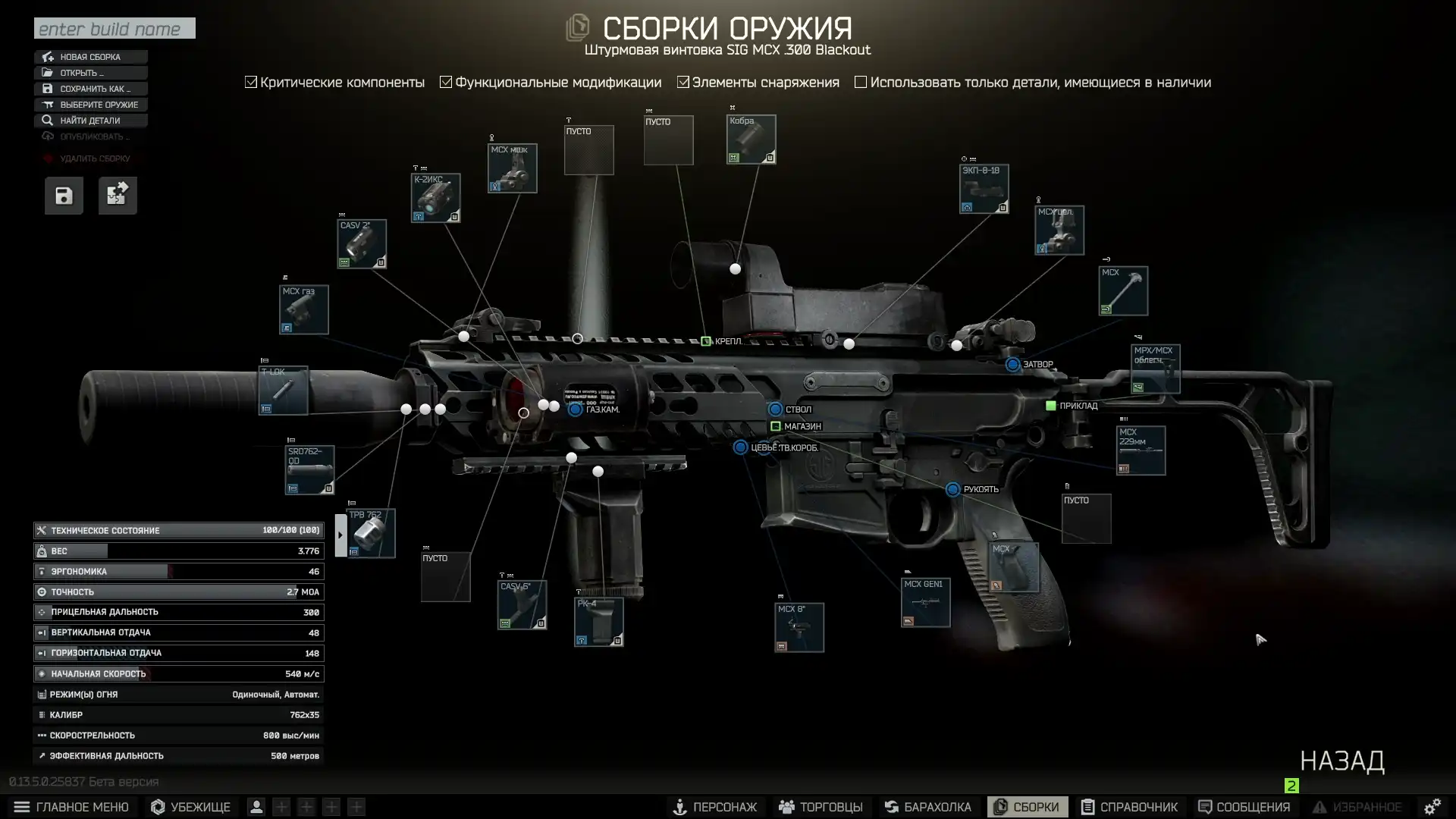Toggle Функциональные модификации checkbox
The width and height of the screenshot is (1456, 819).
446,82
